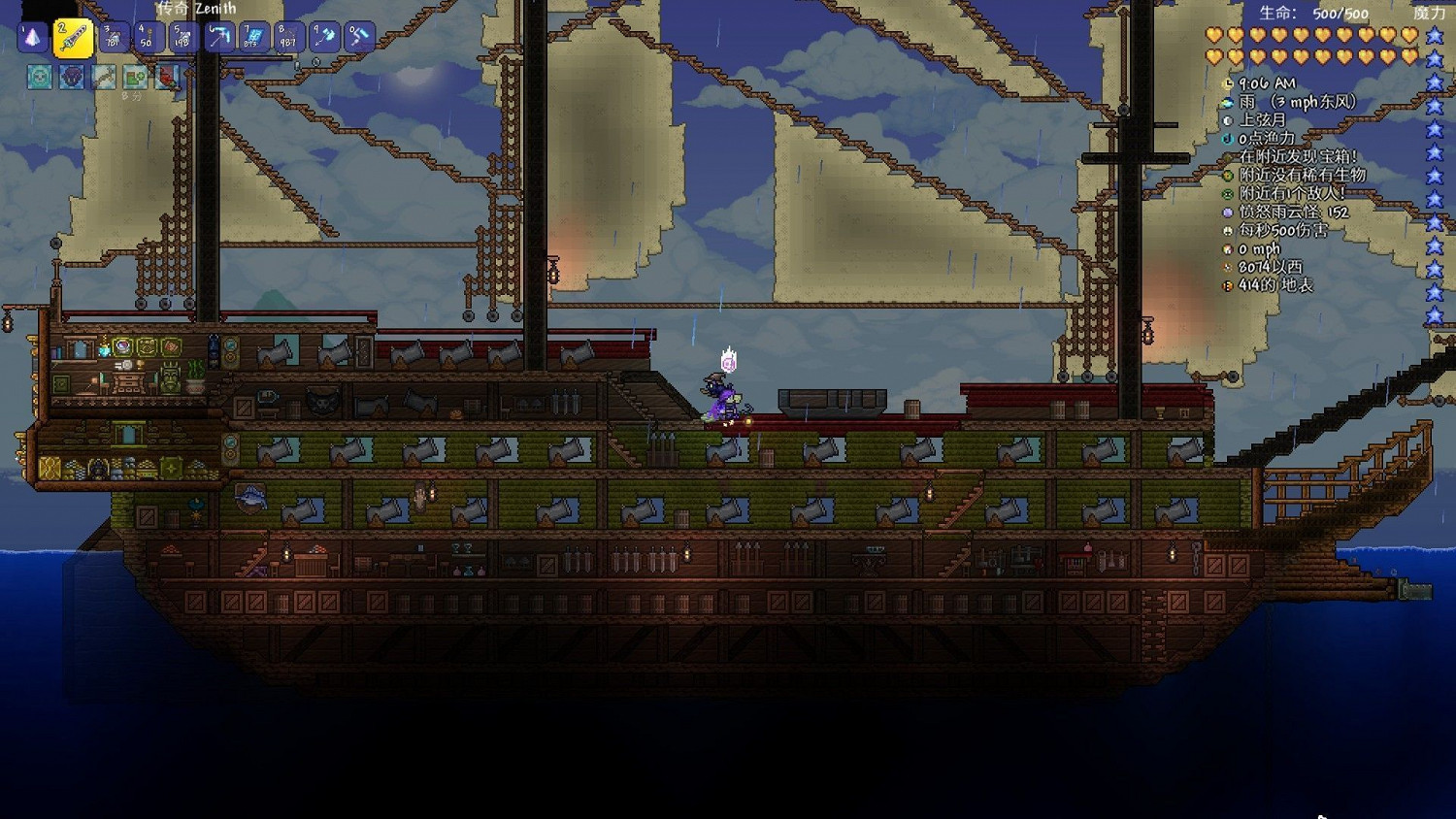The width and height of the screenshot is (1456, 819).
Task: Click the clock icon beside 9:06 AM
Action: tap(1227, 83)
